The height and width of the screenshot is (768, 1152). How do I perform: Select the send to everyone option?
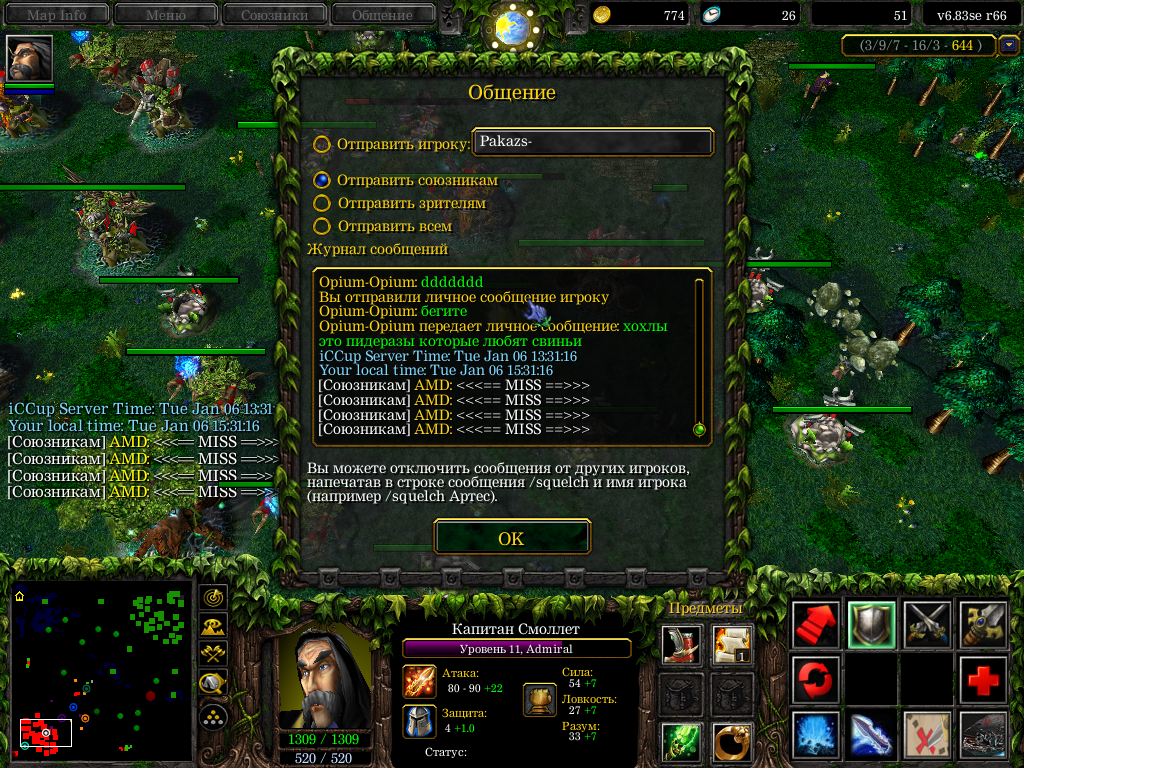(x=322, y=226)
